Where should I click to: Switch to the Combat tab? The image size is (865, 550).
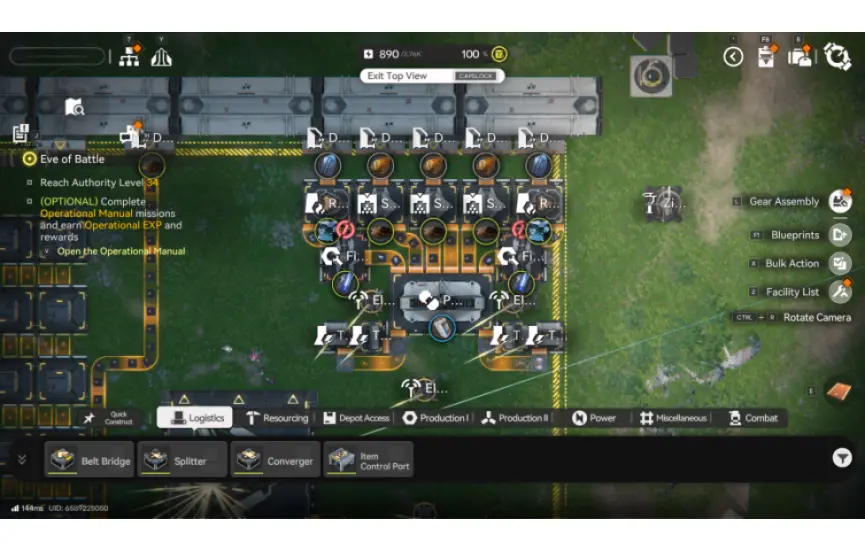[753, 418]
